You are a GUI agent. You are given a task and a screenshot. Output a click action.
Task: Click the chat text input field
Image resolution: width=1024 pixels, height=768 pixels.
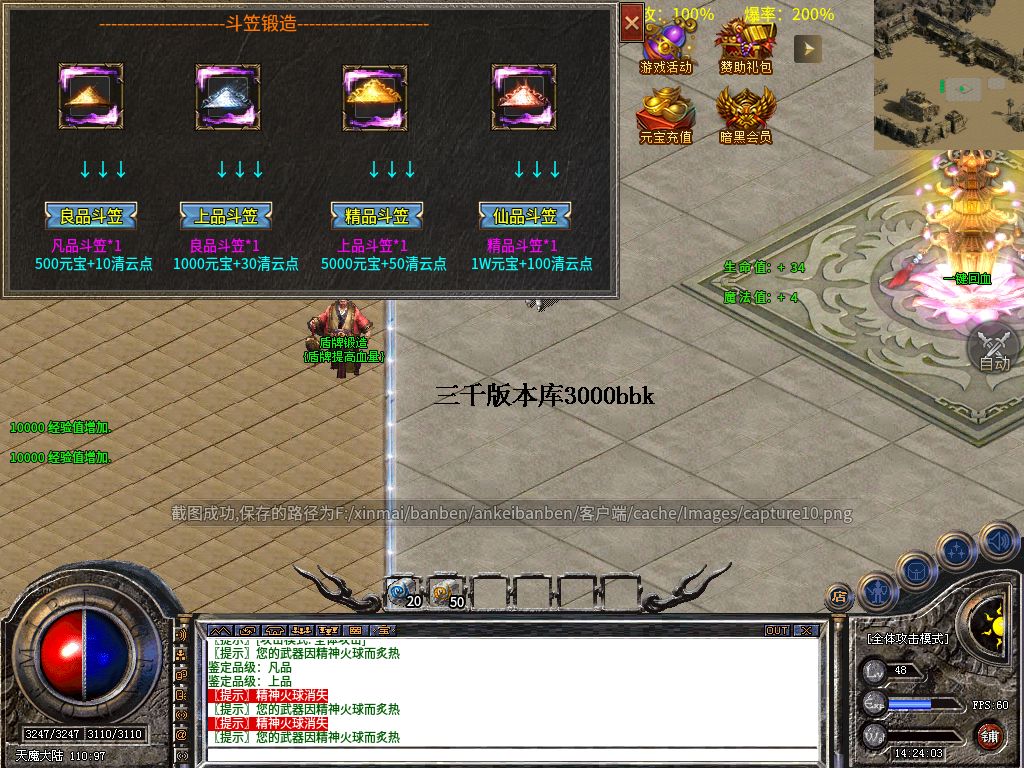coord(510,754)
